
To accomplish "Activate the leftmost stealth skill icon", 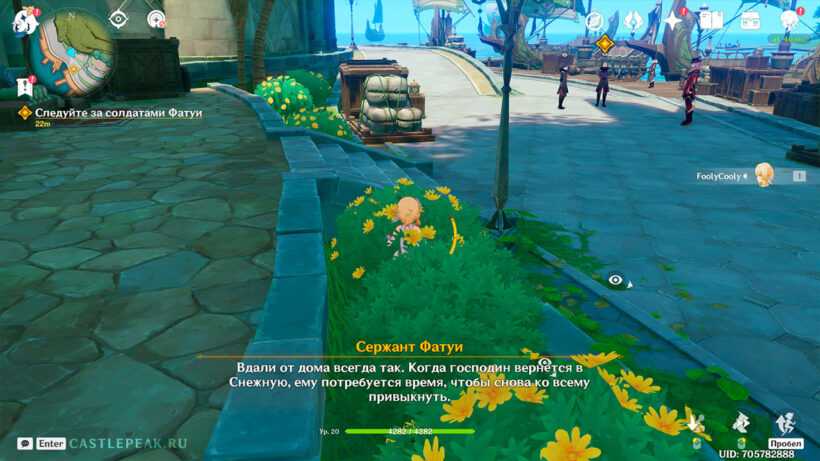I will 696,424.
